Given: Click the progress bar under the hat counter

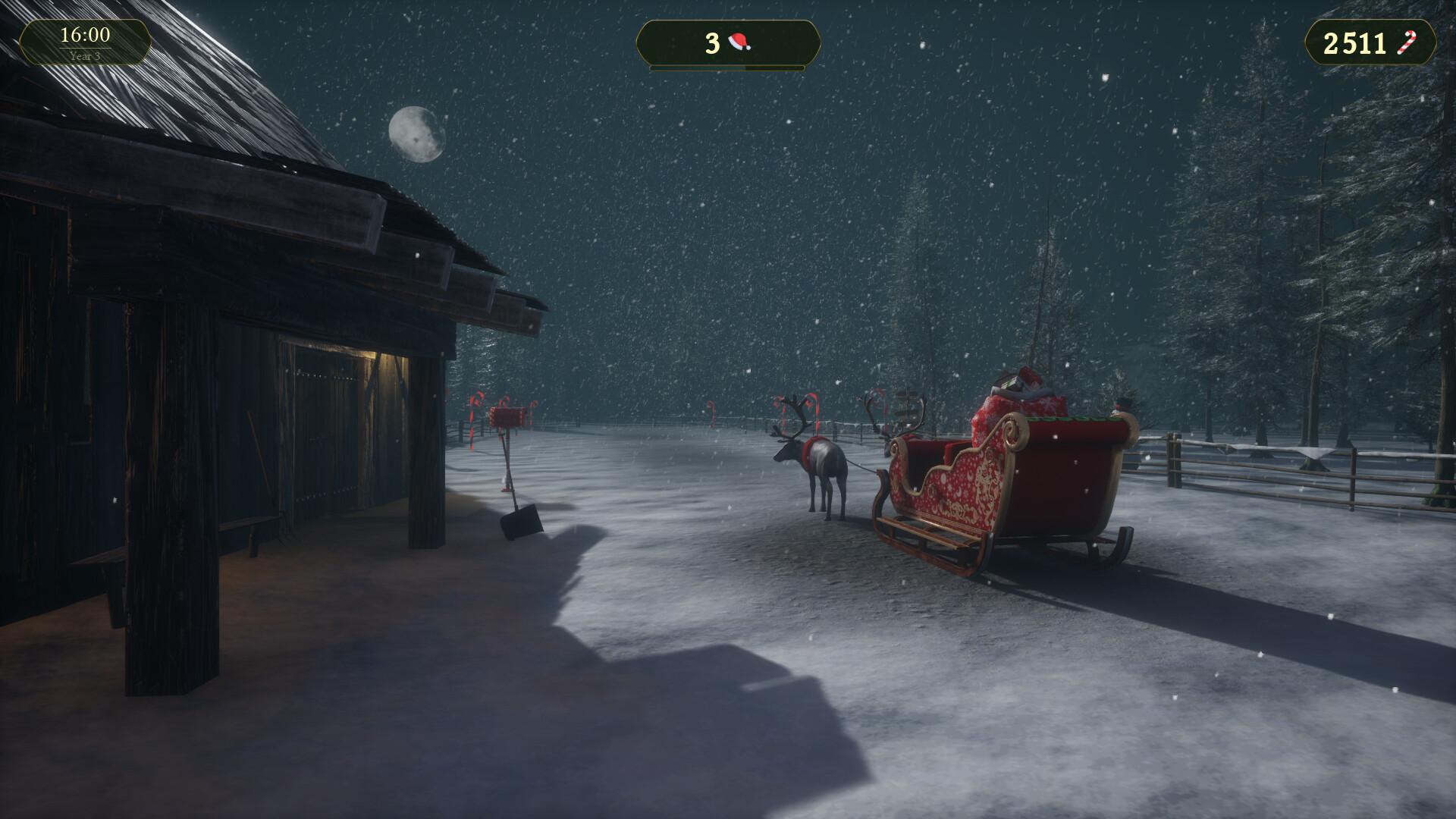Looking at the screenshot, I should tap(726, 67).
